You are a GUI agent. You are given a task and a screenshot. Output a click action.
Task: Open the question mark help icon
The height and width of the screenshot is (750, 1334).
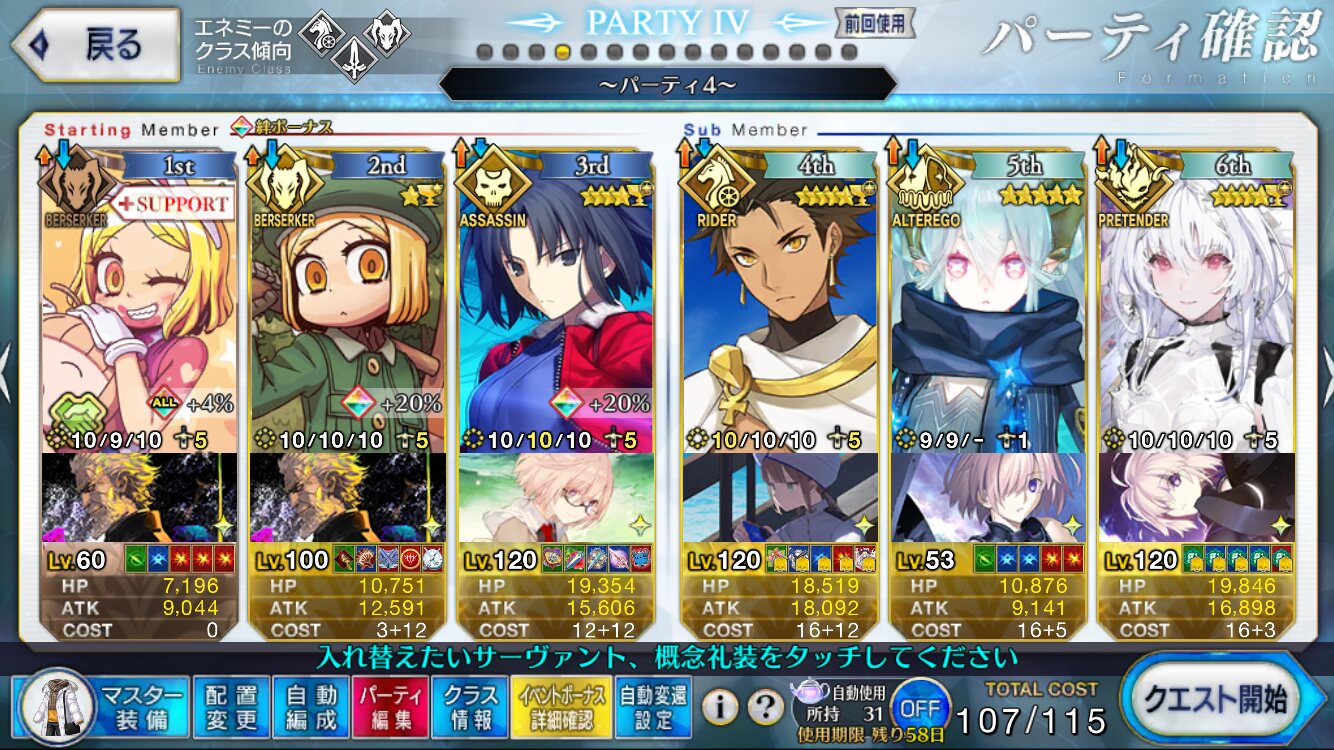tap(765, 708)
